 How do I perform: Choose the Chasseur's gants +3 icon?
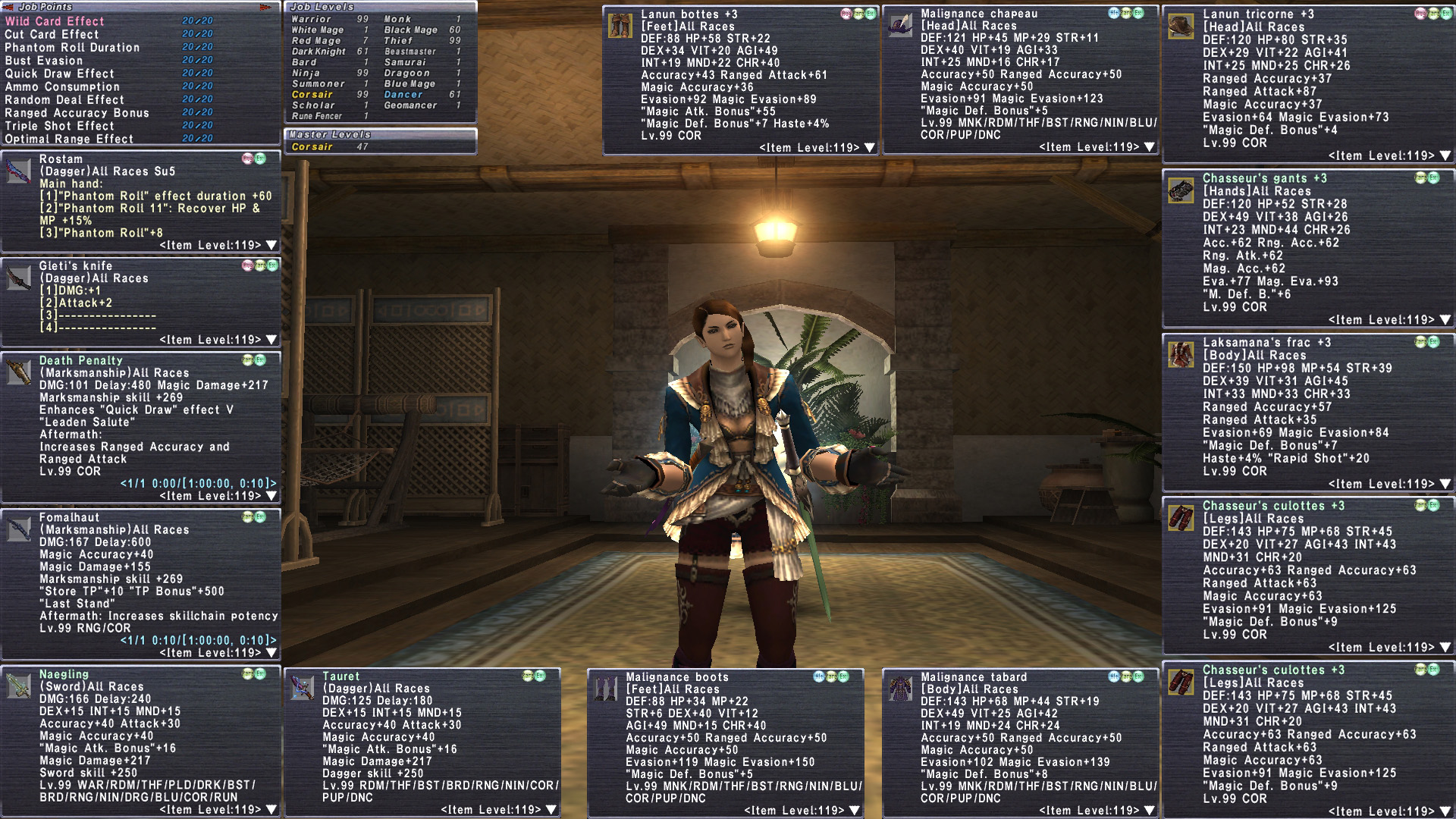click(1181, 190)
